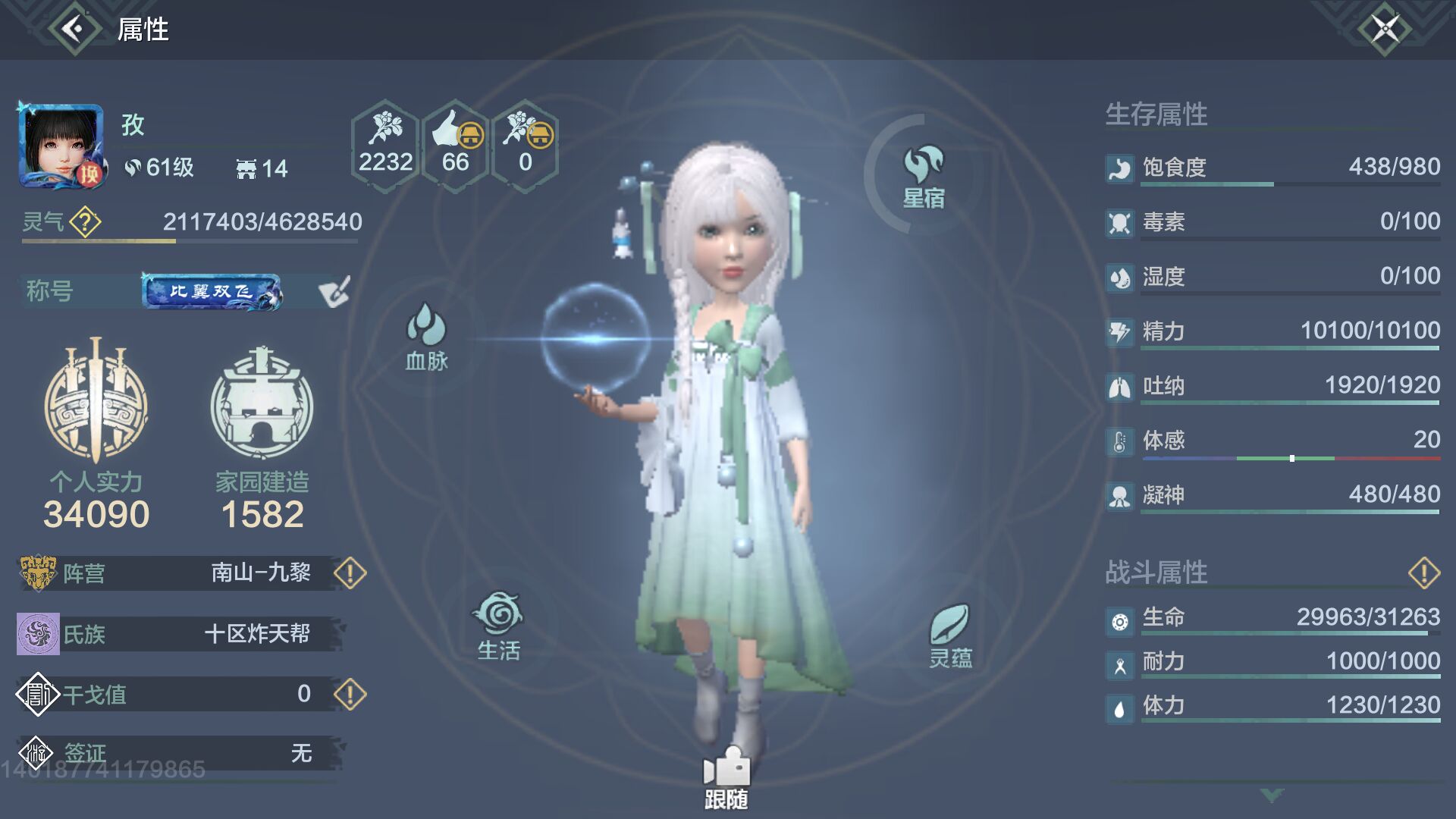Open the 灵蕴 spirit panel
The height and width of the screenshot is (819, 1456).
[950, 635]
